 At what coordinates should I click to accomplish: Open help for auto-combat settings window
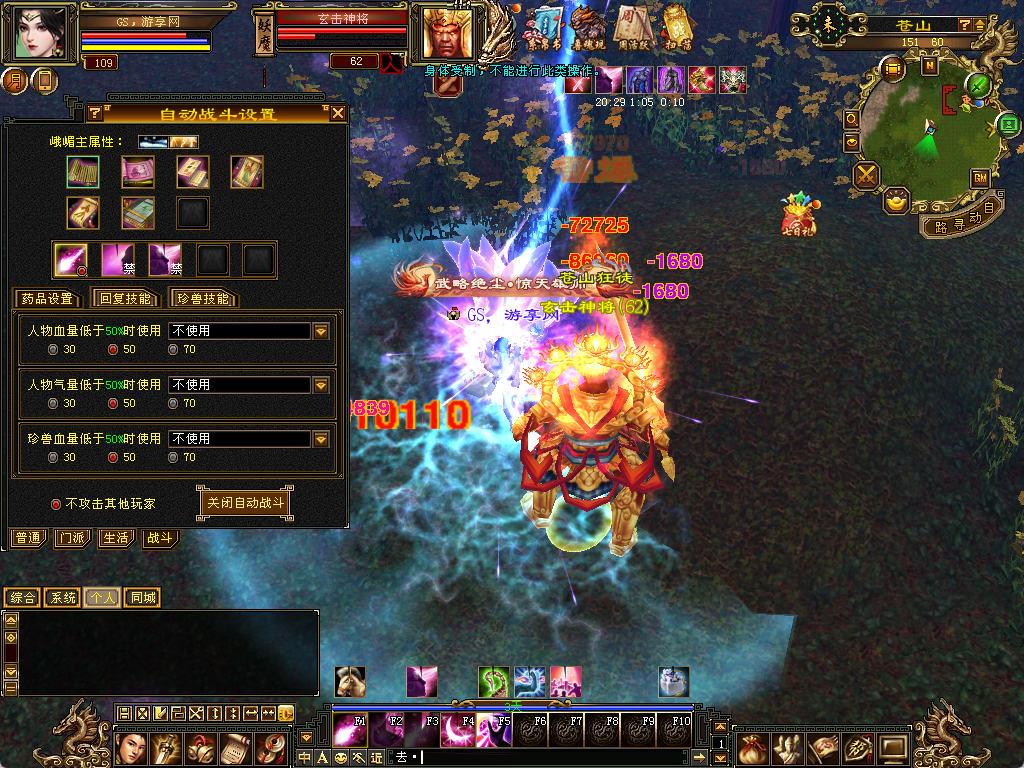[x=95, y=113]
